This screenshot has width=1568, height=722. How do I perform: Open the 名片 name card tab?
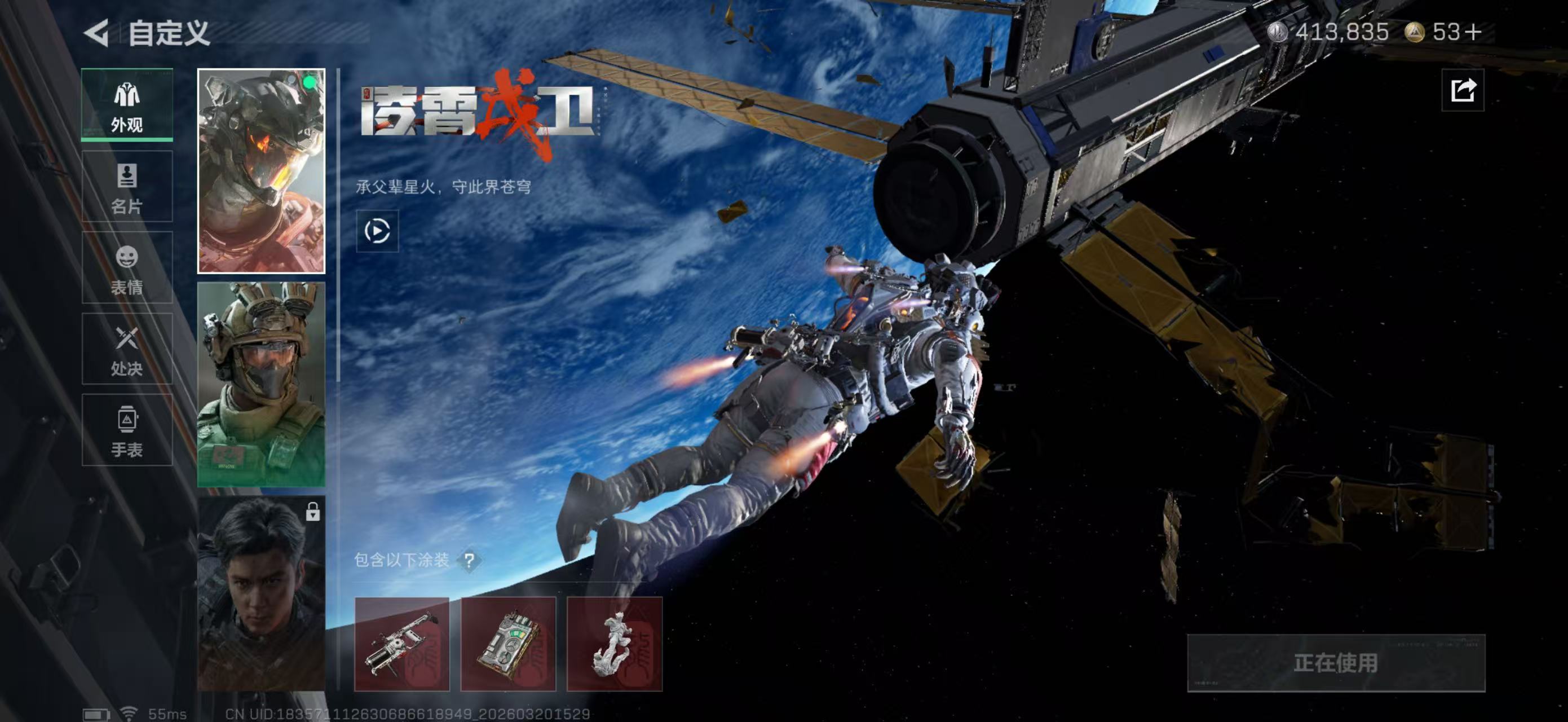coord(127,187)
